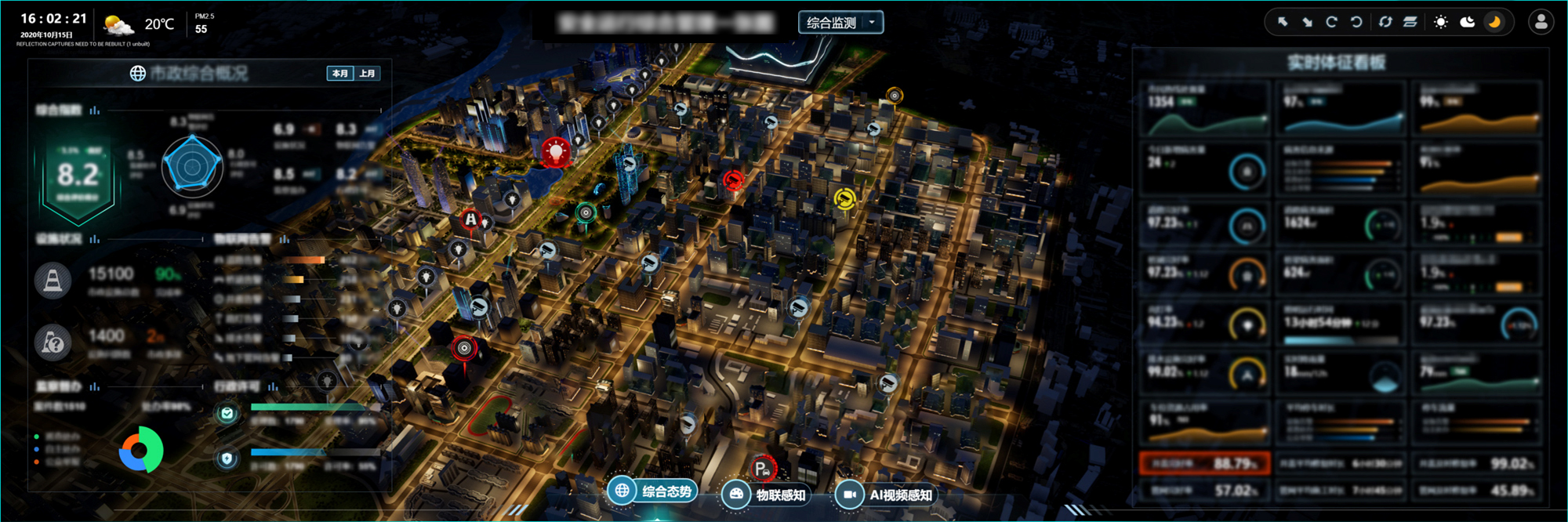This screenshot has height=522, width=1568.
Task: Toggle the map layers icon
Action: click(x=1410, y=22)
